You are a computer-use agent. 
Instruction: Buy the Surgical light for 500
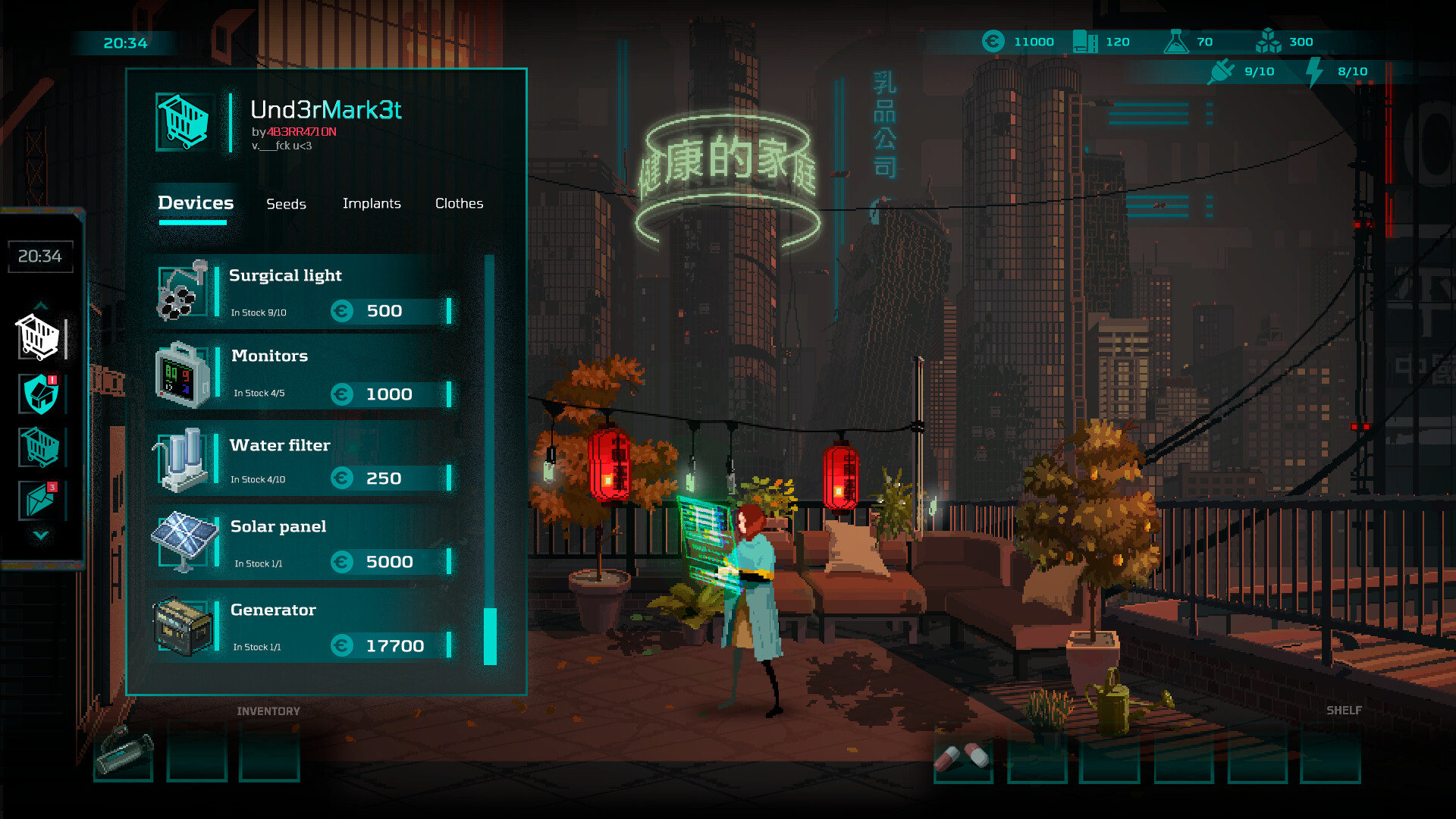pos(385,310)
